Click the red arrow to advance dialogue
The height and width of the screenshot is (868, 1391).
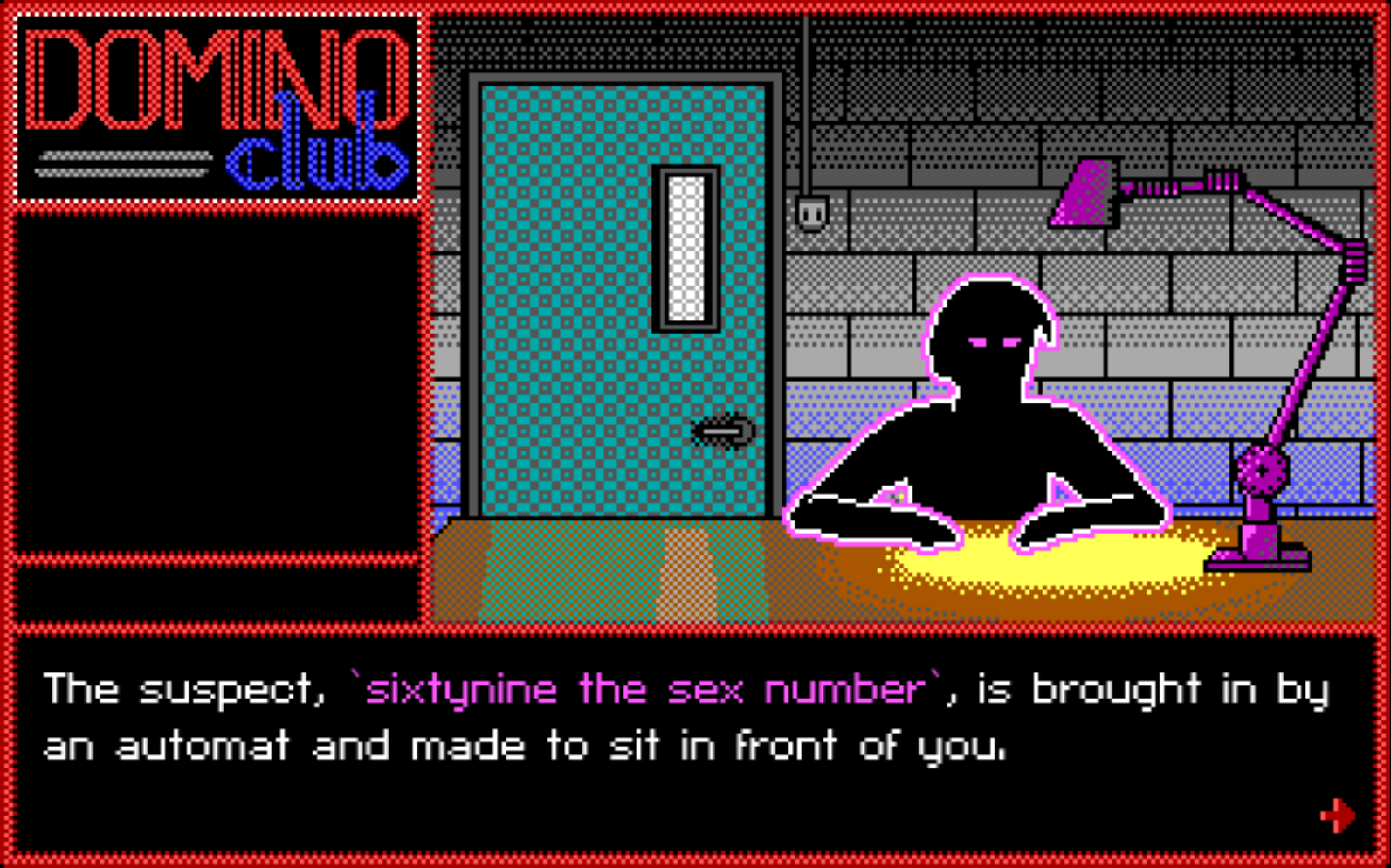coord(1338,814)
